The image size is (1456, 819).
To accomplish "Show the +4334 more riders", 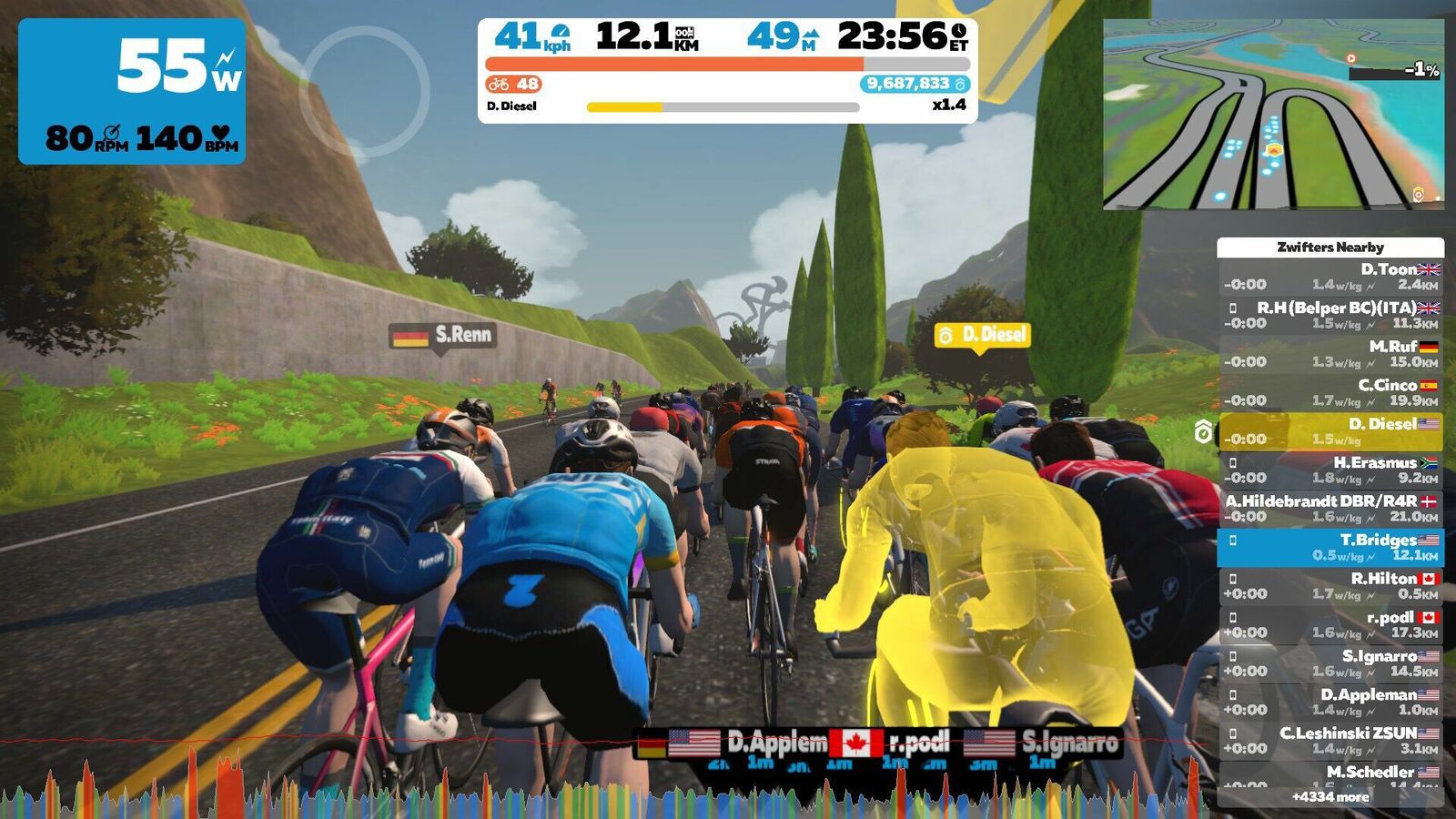I will tap(1330, 797).
